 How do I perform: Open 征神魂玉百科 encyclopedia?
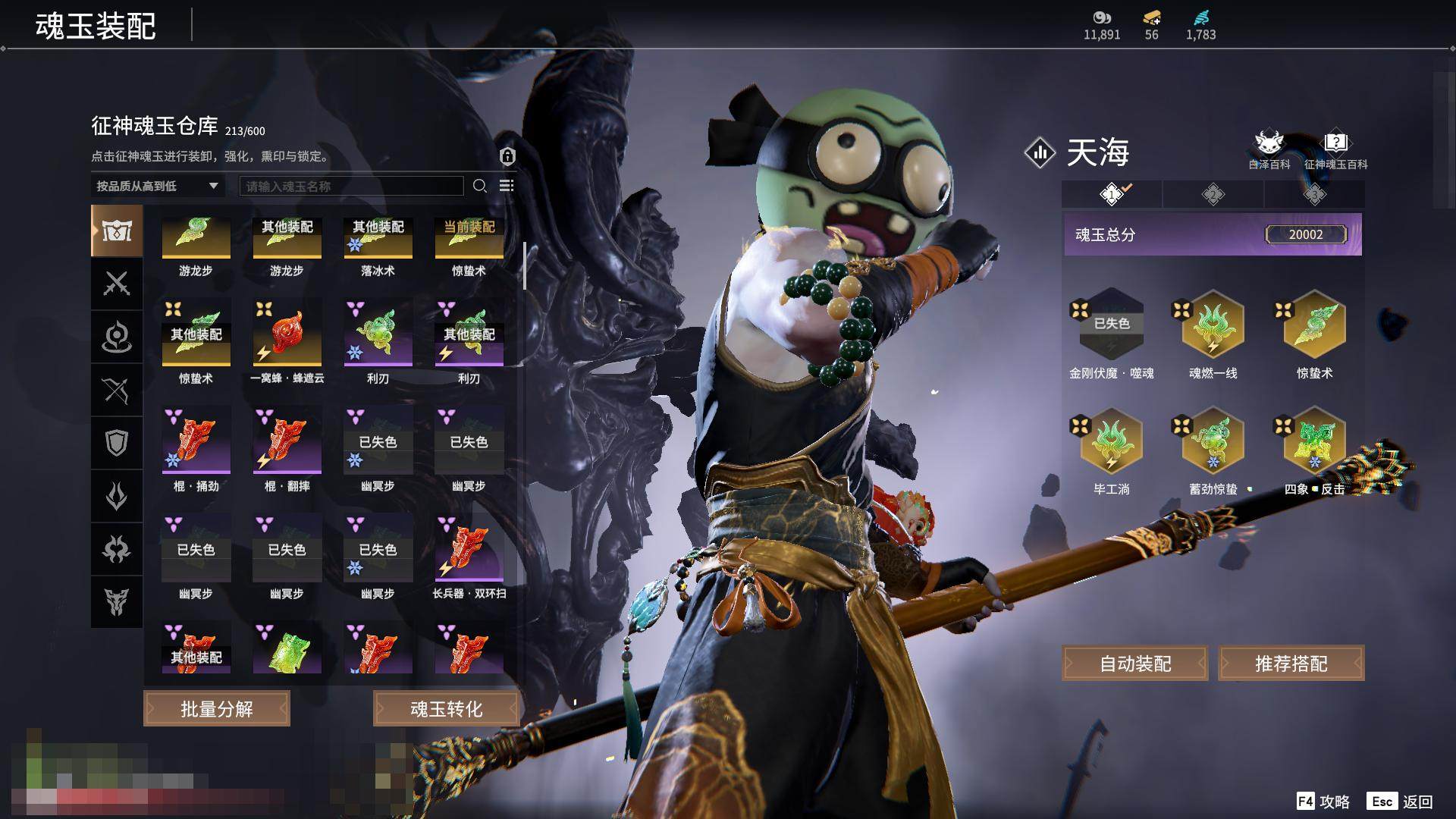[x=1335, y=150]
